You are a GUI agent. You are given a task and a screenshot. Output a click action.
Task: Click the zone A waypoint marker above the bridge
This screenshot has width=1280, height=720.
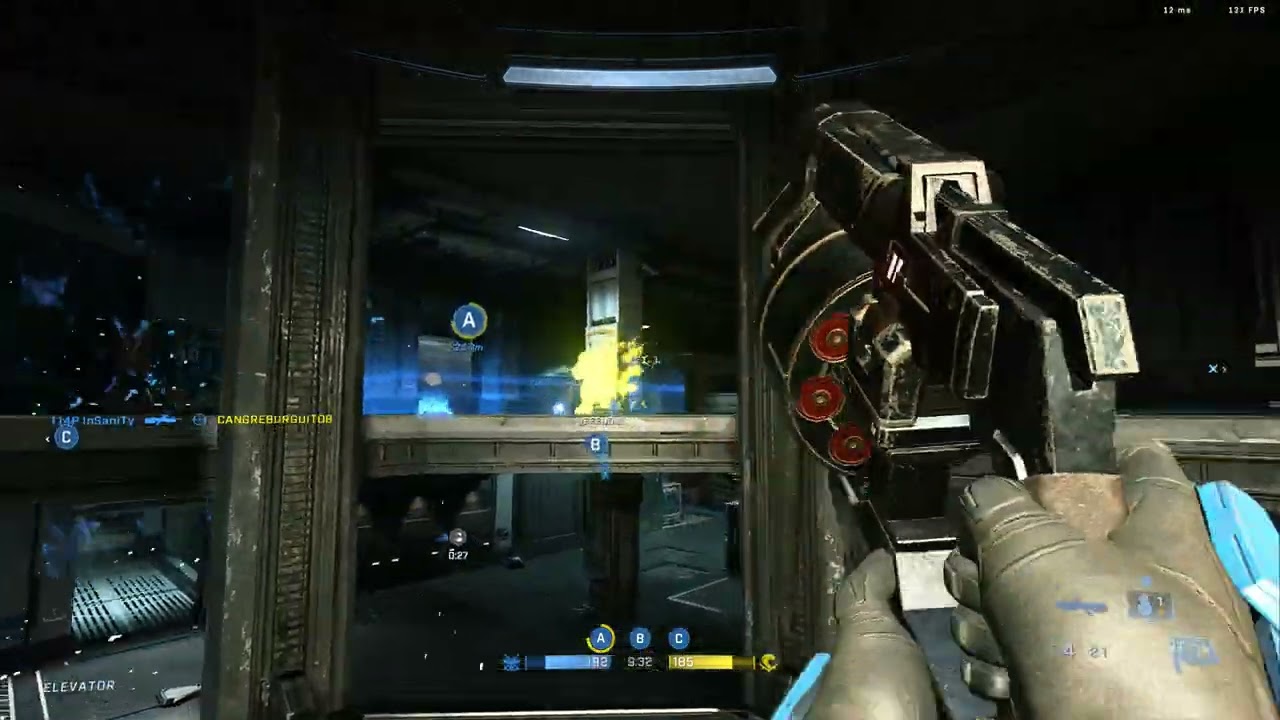468,320
